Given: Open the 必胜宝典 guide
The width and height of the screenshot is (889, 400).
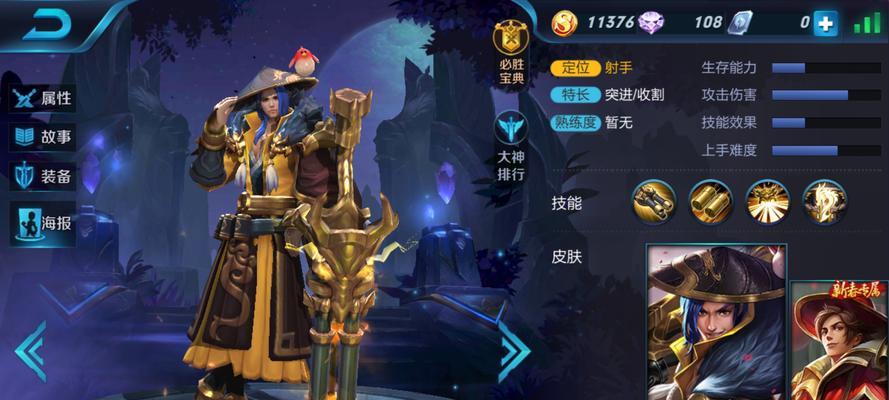Looking at the screenshot, I should (x=511, y=55).
